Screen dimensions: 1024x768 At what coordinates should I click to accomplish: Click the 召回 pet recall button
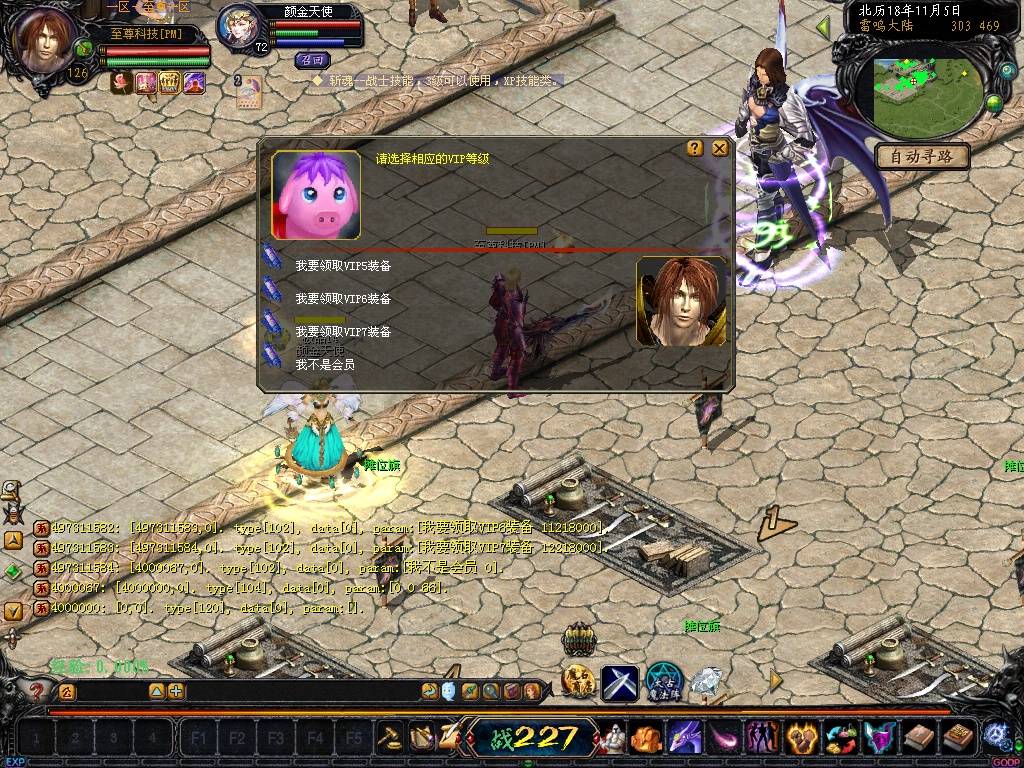tap(312, 60)
